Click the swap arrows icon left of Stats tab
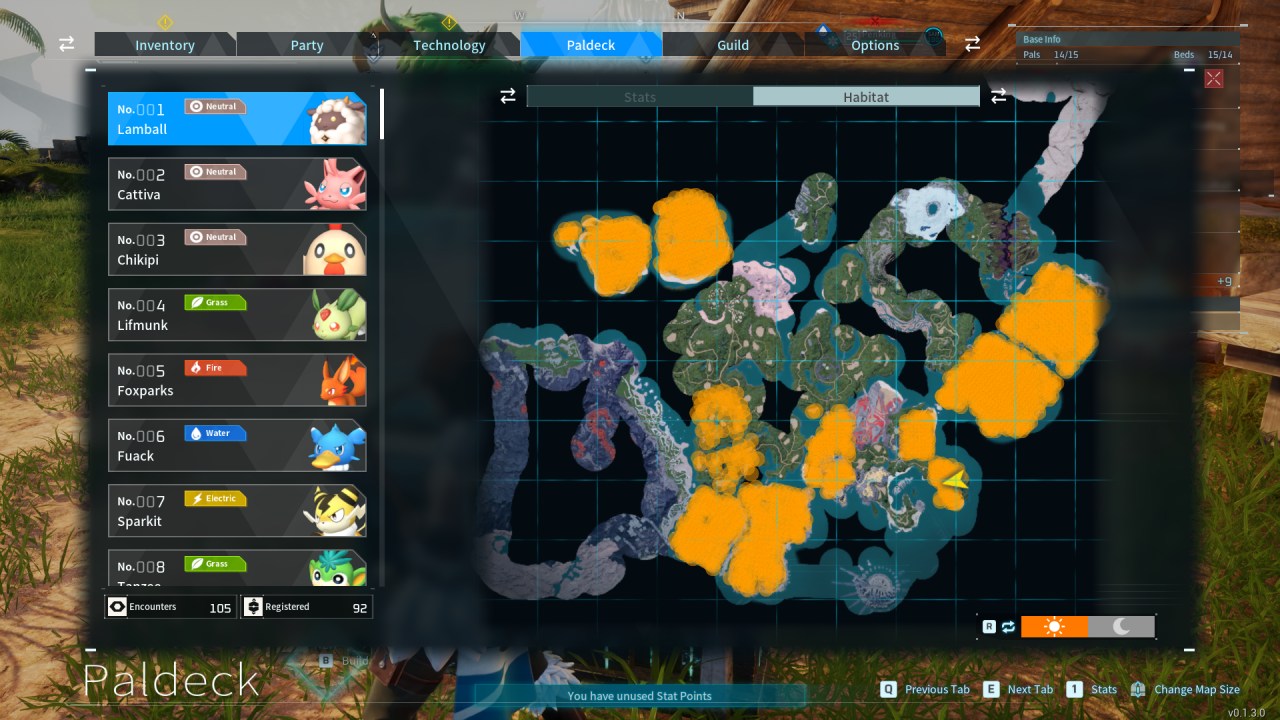1280x720 pixels. (x=508, y=96)
